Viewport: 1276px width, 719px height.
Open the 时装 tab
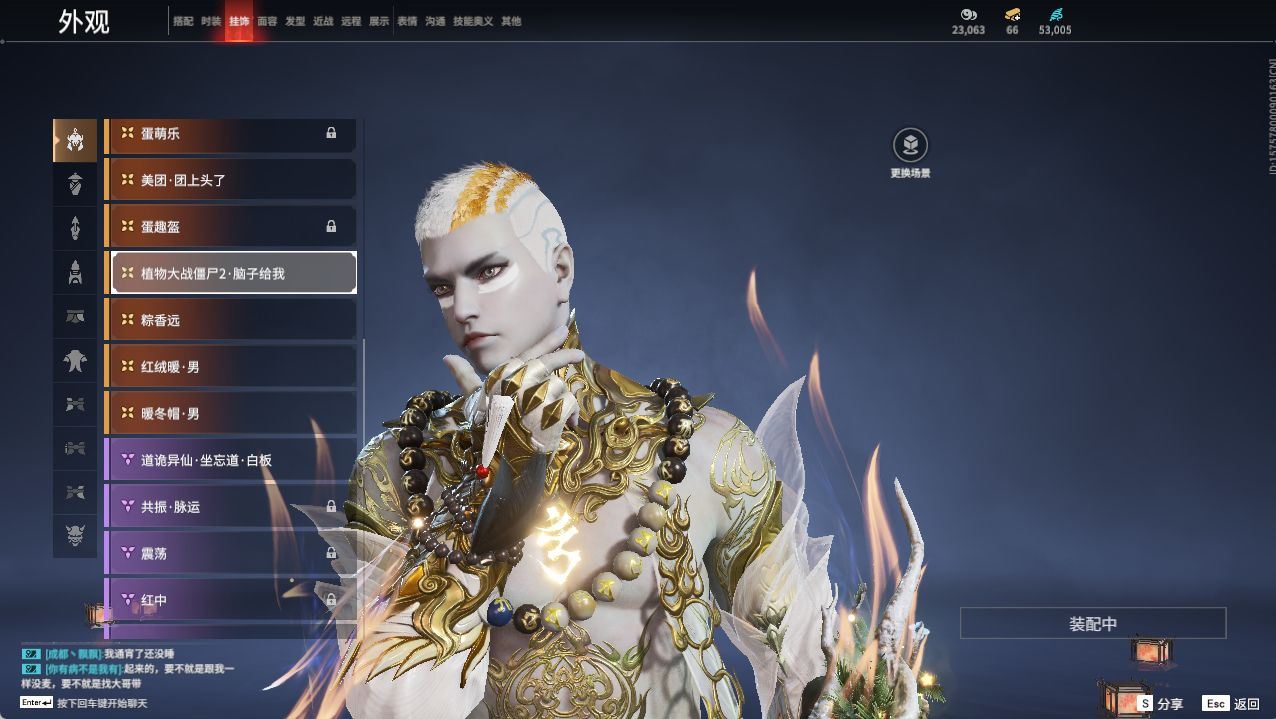(x=211, y=21)
